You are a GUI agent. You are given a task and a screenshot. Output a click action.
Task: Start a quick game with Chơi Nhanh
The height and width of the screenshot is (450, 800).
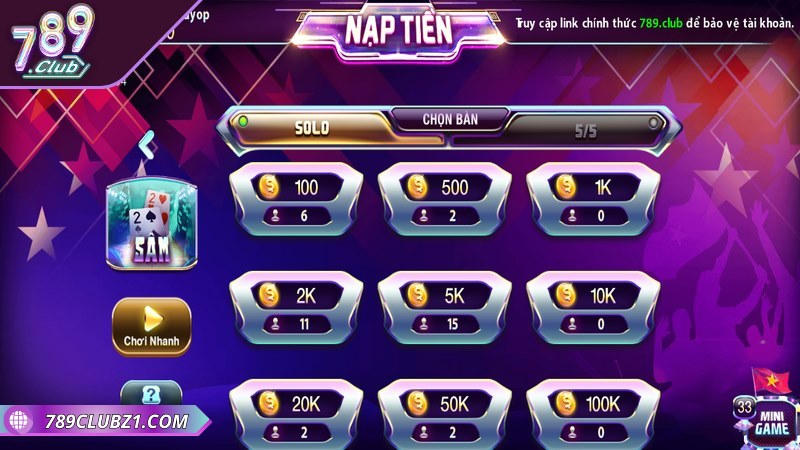(151, 326)
